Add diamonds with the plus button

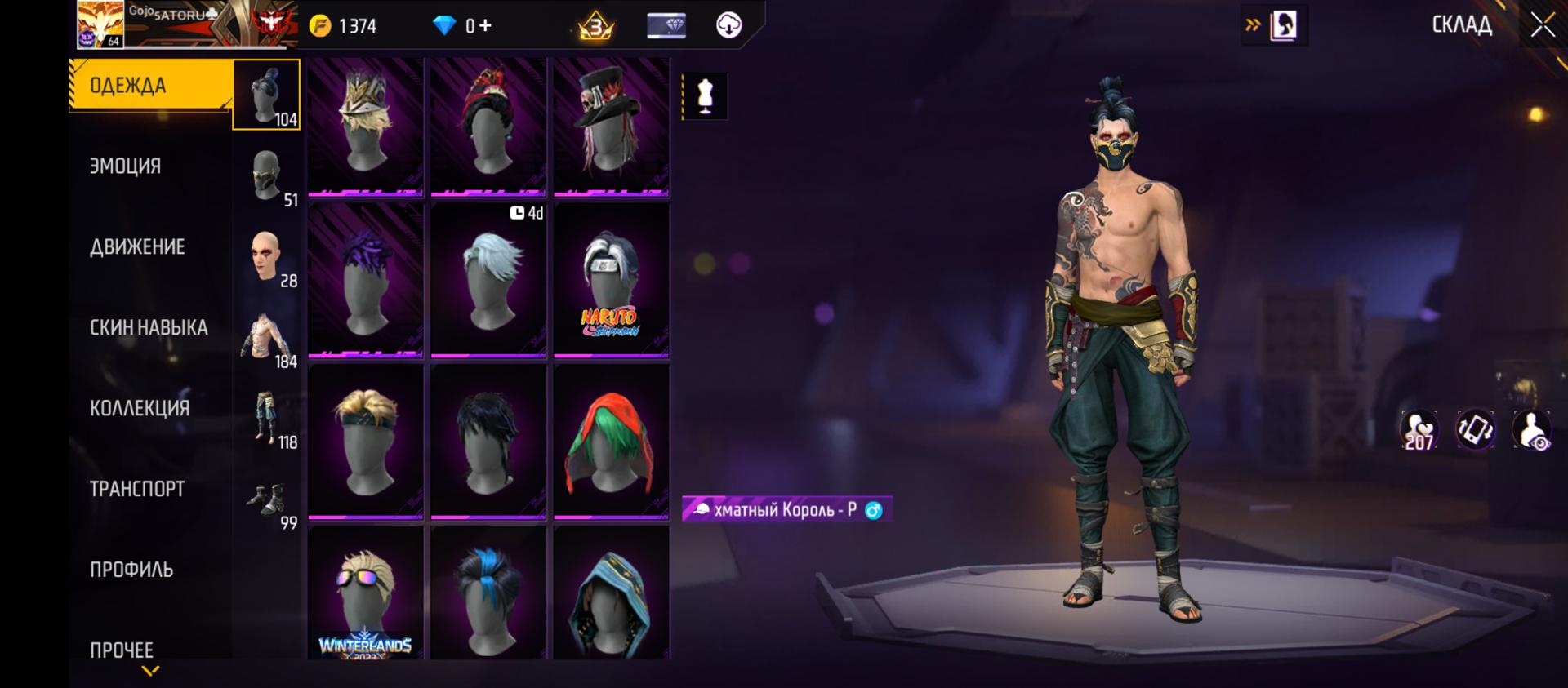pos(485,25)
